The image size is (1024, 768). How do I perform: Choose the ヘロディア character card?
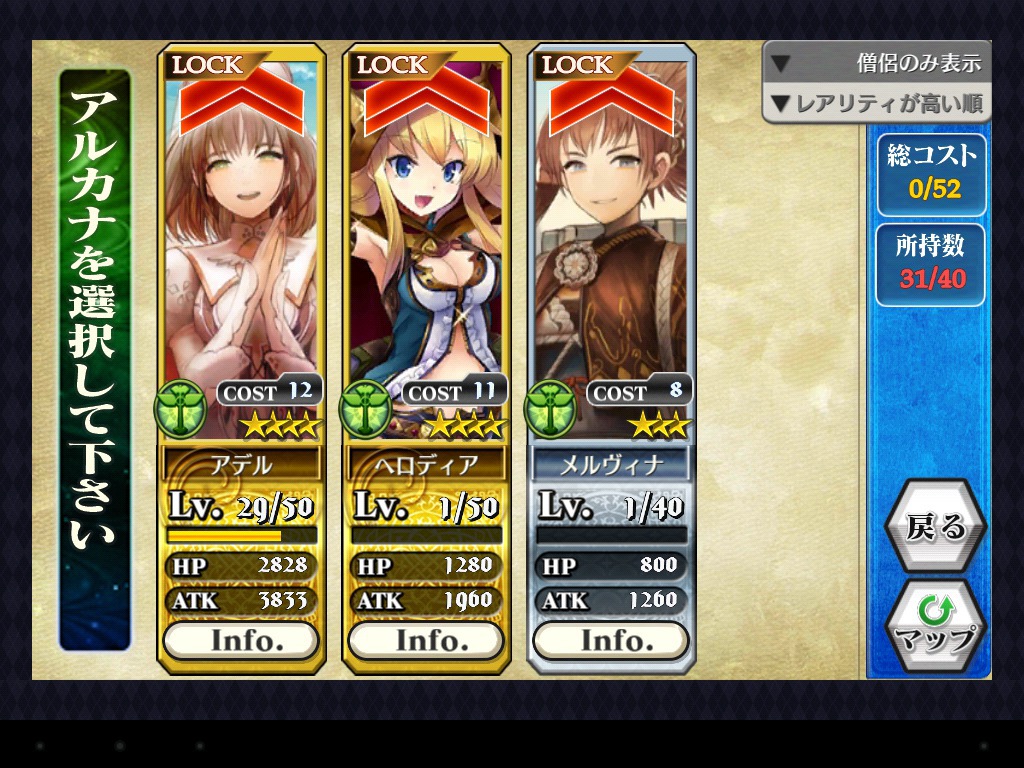(x=426, y=250)
